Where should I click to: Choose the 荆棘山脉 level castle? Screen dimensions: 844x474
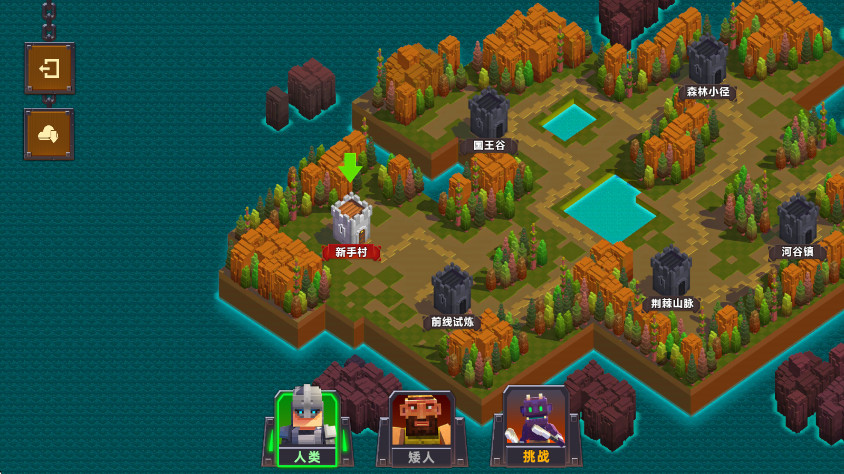(x=671, y=272)
